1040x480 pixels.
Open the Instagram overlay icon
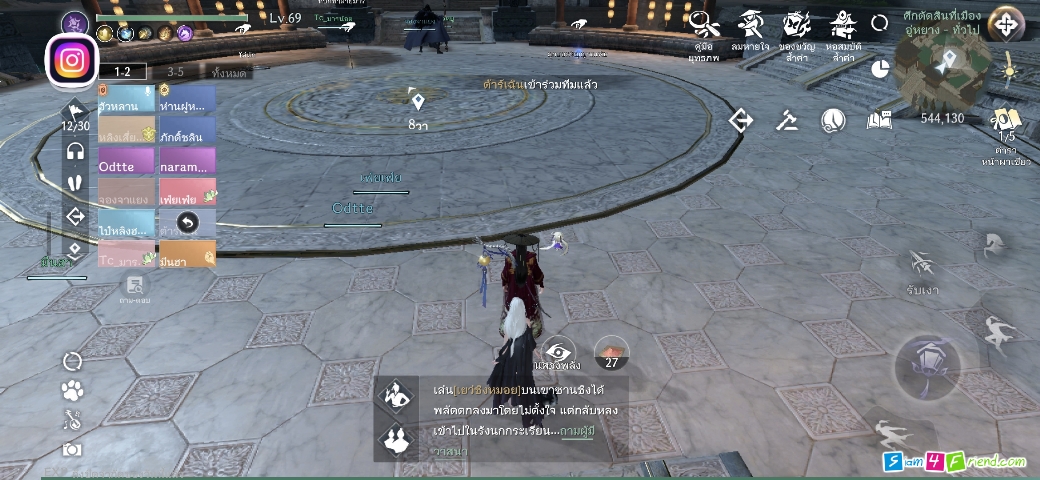(x=72, y=60)
